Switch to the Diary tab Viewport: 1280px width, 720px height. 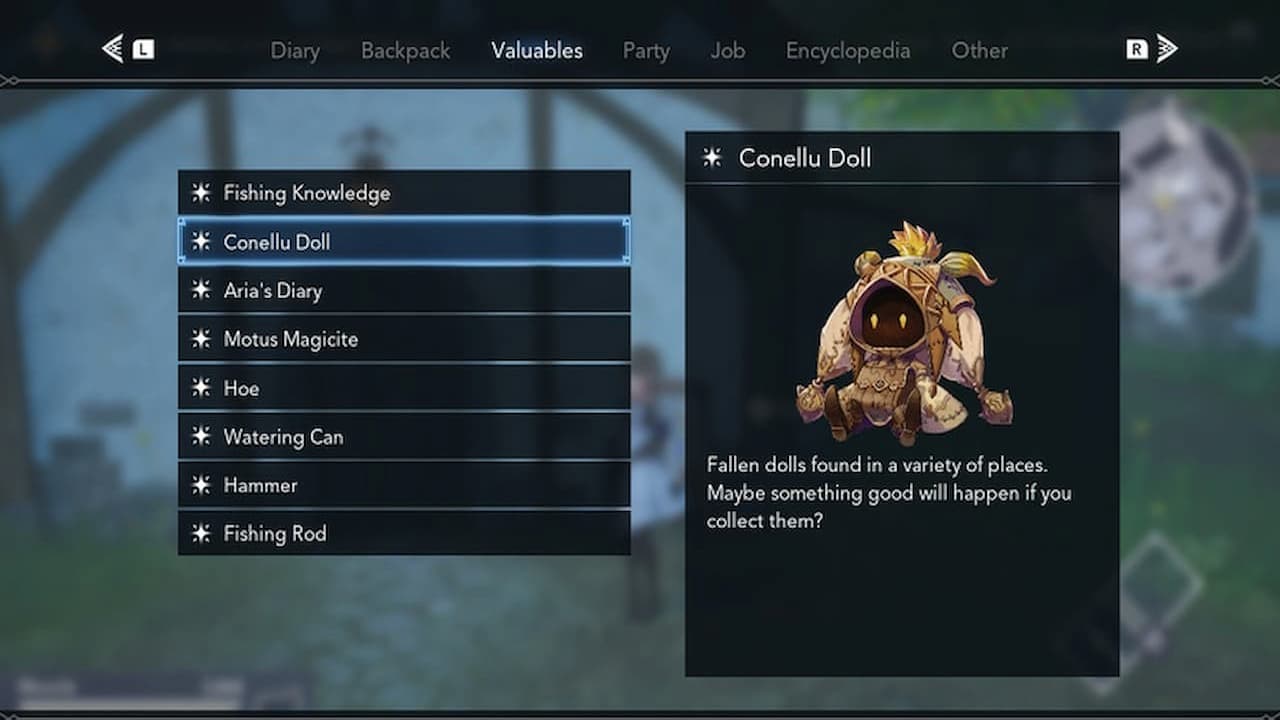[x=295, y=50]
